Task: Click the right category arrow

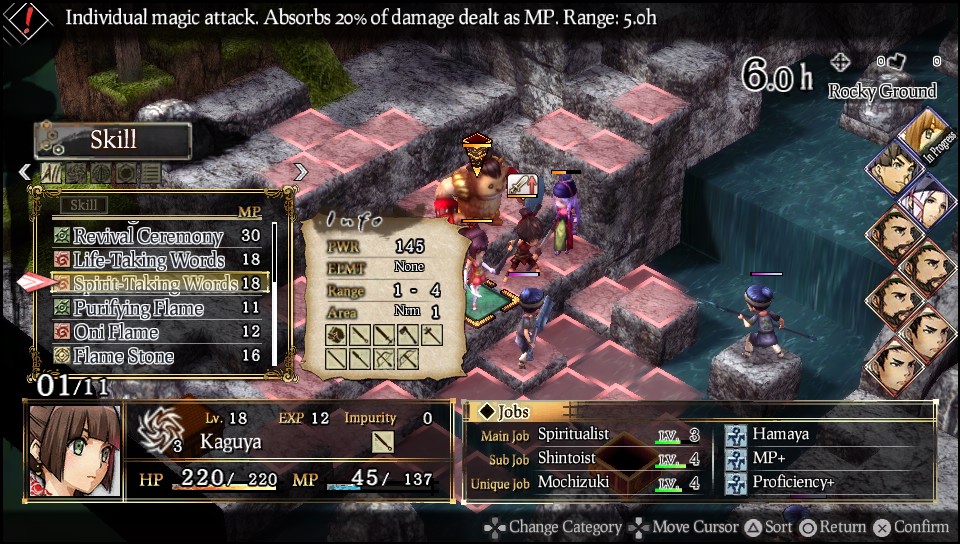Action: (x=299, y=172)
